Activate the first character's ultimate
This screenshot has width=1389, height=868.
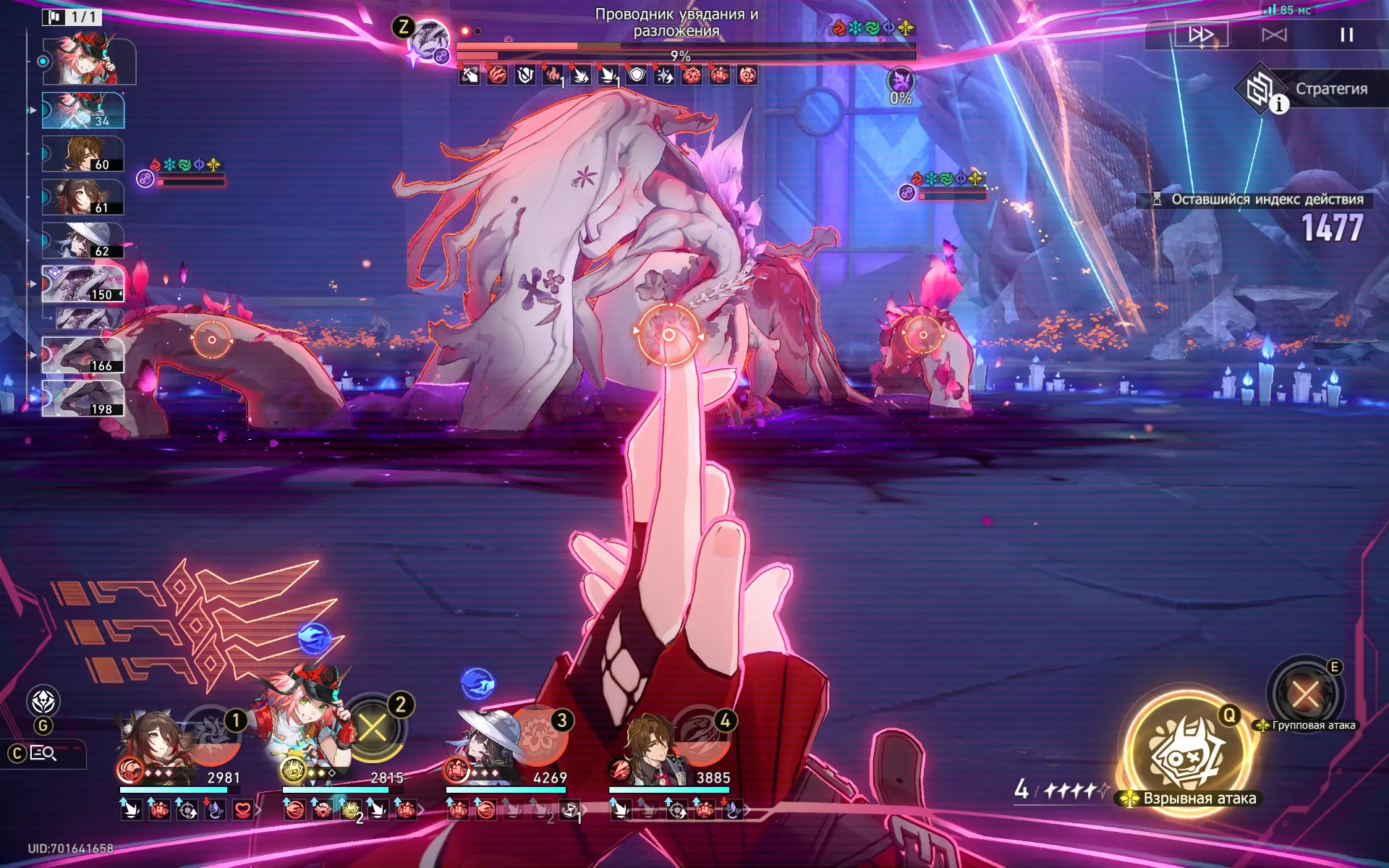click(x=211, y=734)
